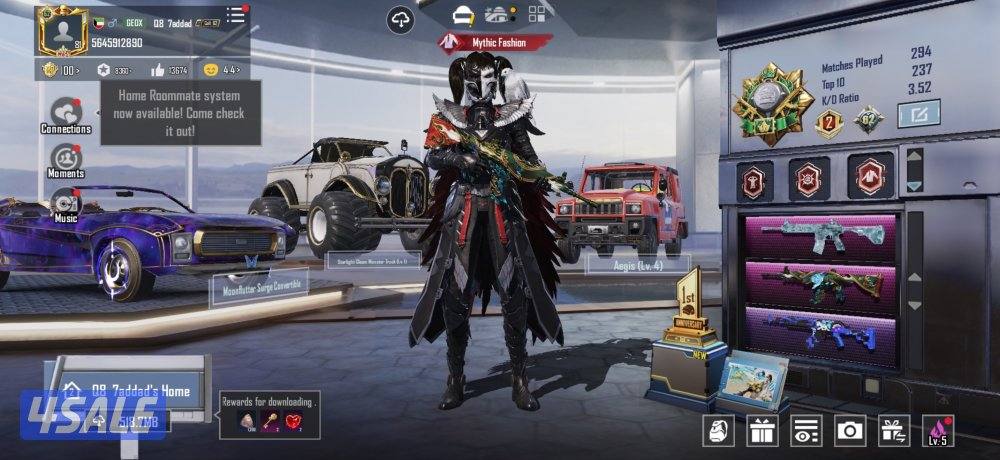This screenshot has height=460, width=1000.
Task: Open the camera screenshot mode
Action: click(850, 430)
